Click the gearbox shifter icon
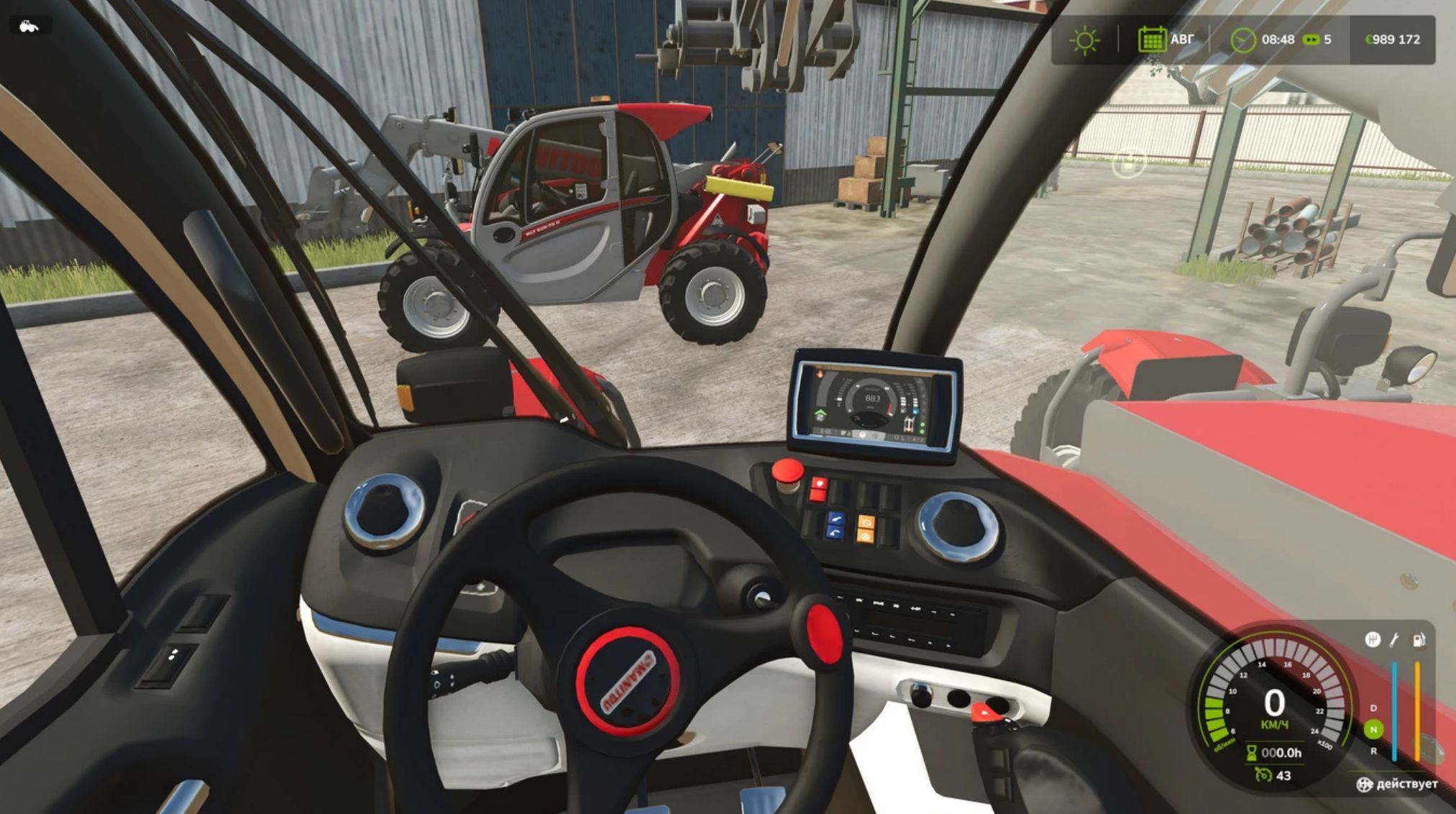 point(1372,639)
